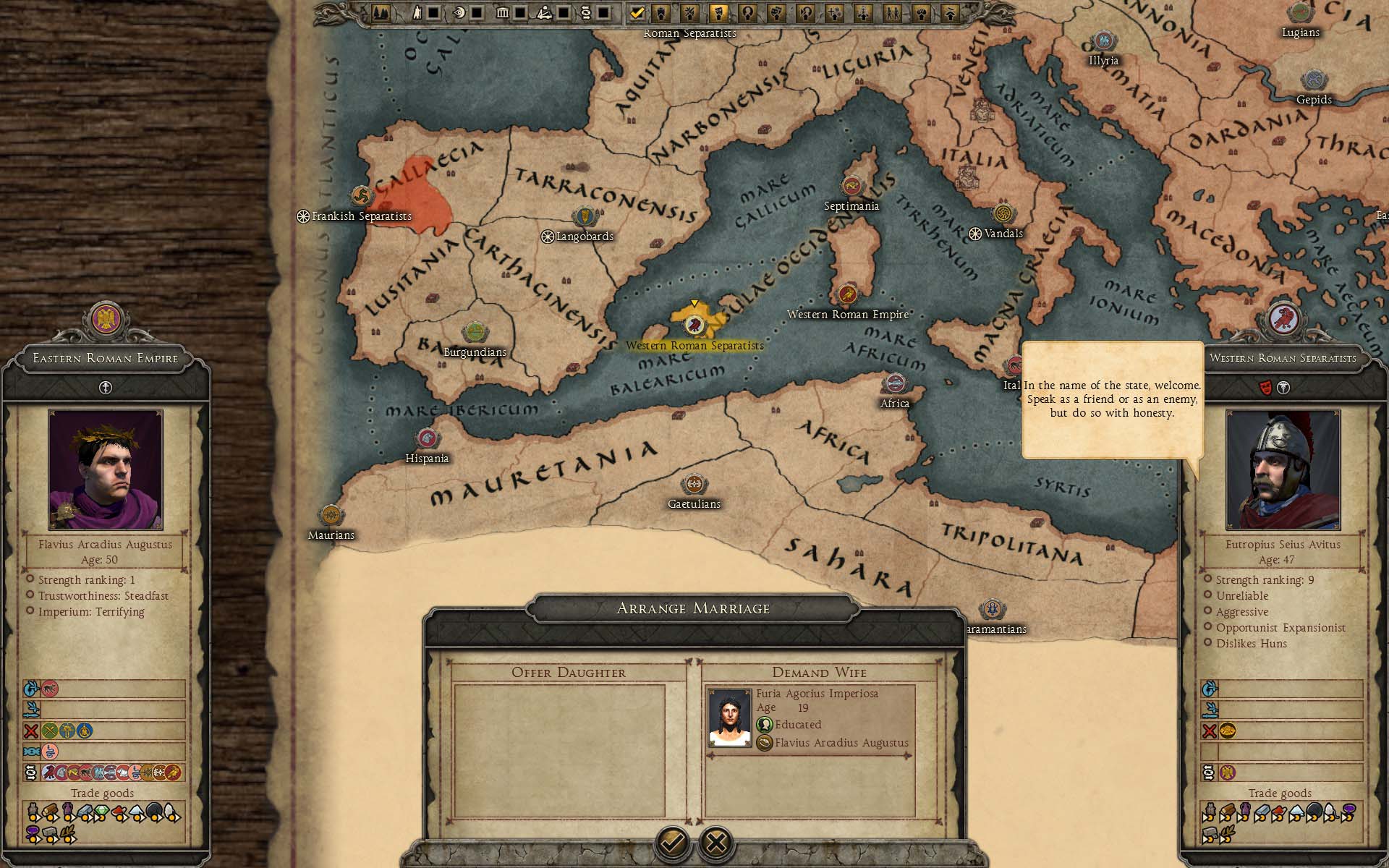Select the Septimania faction marker
The image size is (1389, 868).
[x=851, y=187]
